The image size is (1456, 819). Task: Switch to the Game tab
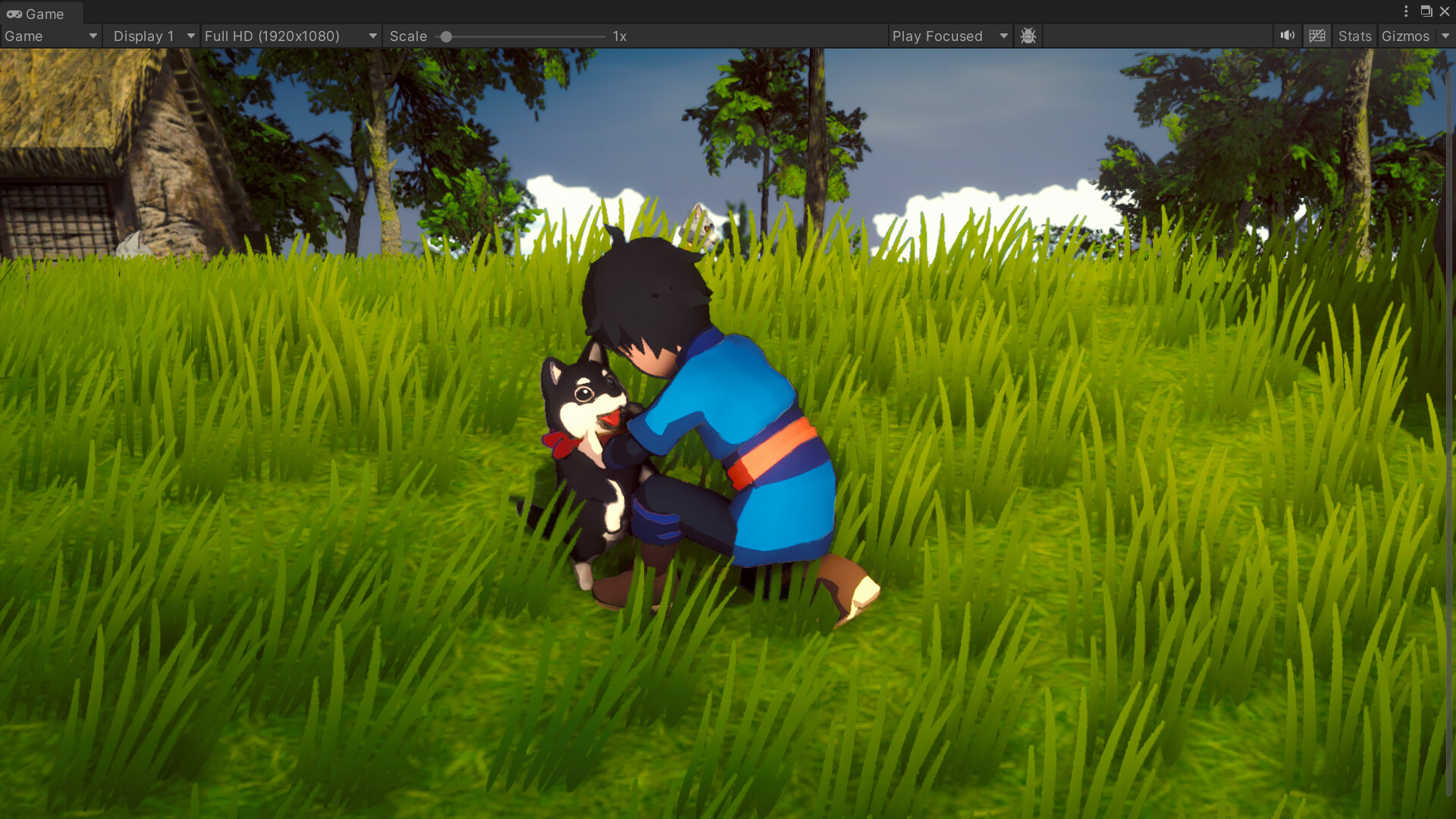coord(42,13)
